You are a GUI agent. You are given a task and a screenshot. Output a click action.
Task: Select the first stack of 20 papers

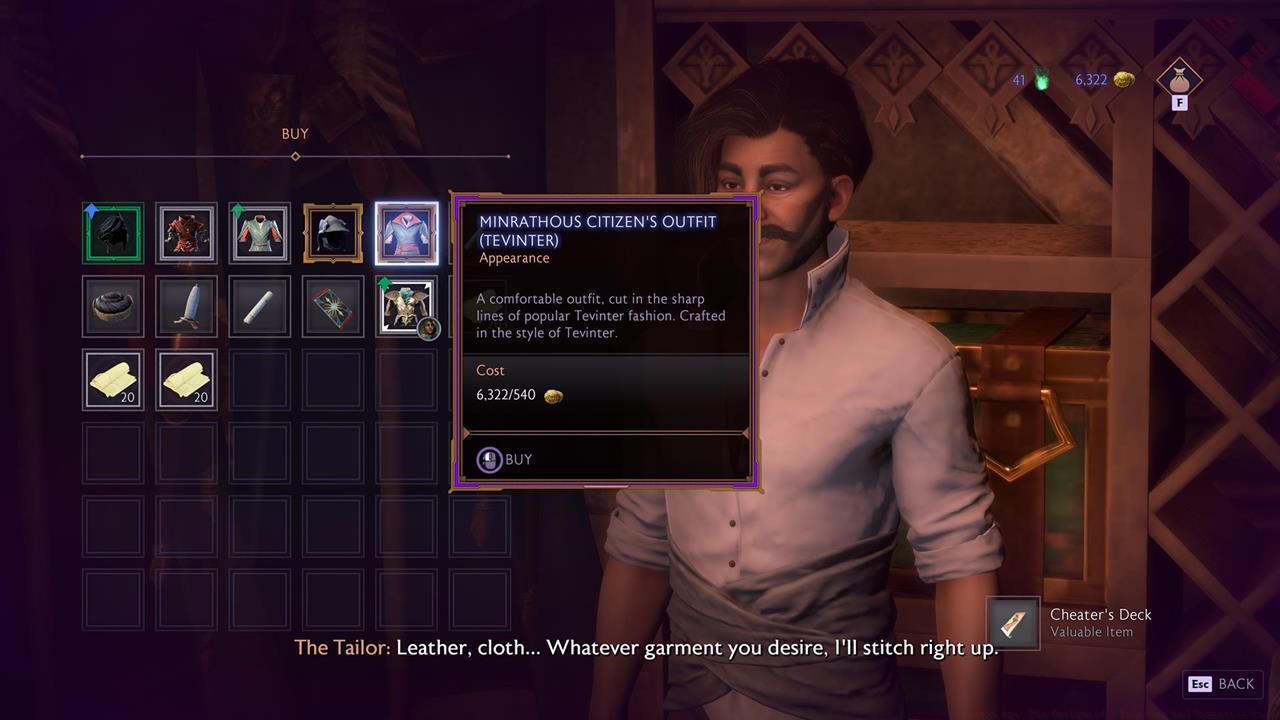click(113, 379)
